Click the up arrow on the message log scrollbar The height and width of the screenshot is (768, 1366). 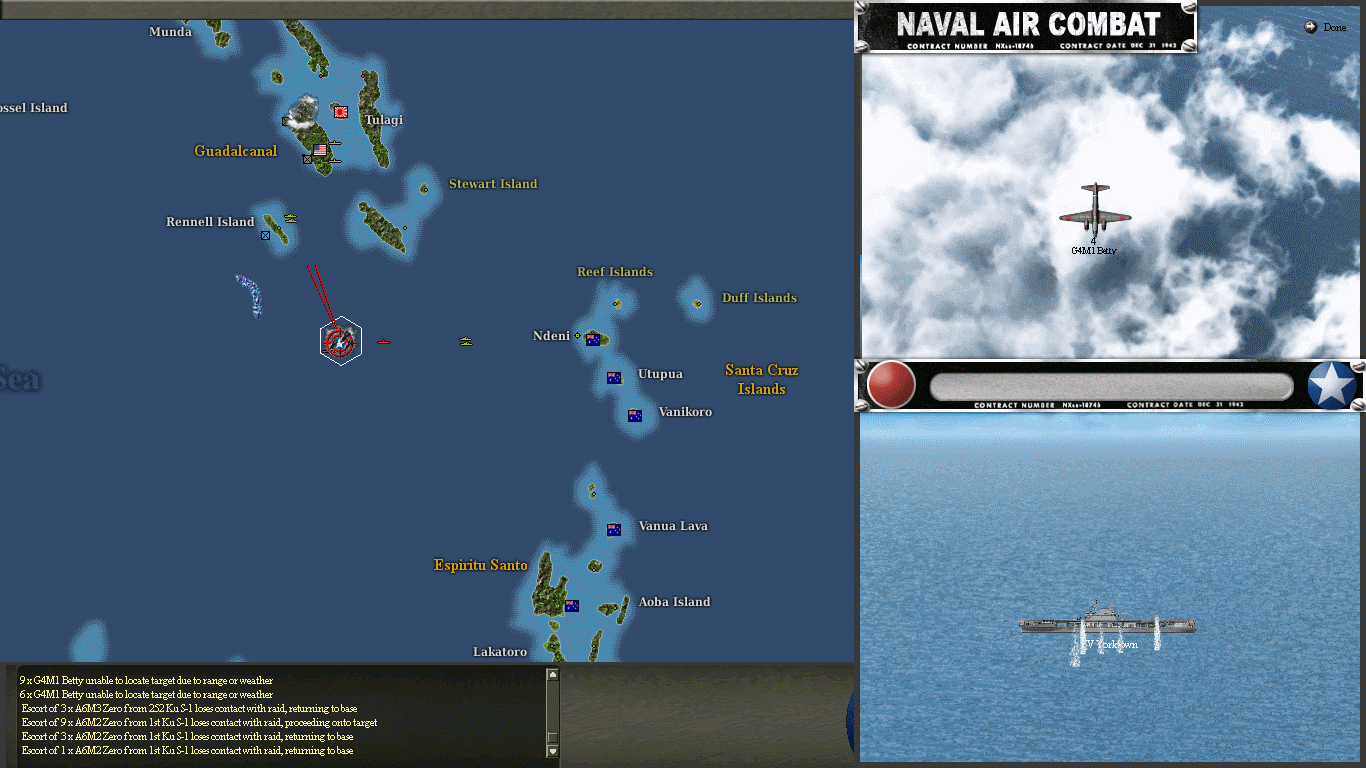point(551,674)
